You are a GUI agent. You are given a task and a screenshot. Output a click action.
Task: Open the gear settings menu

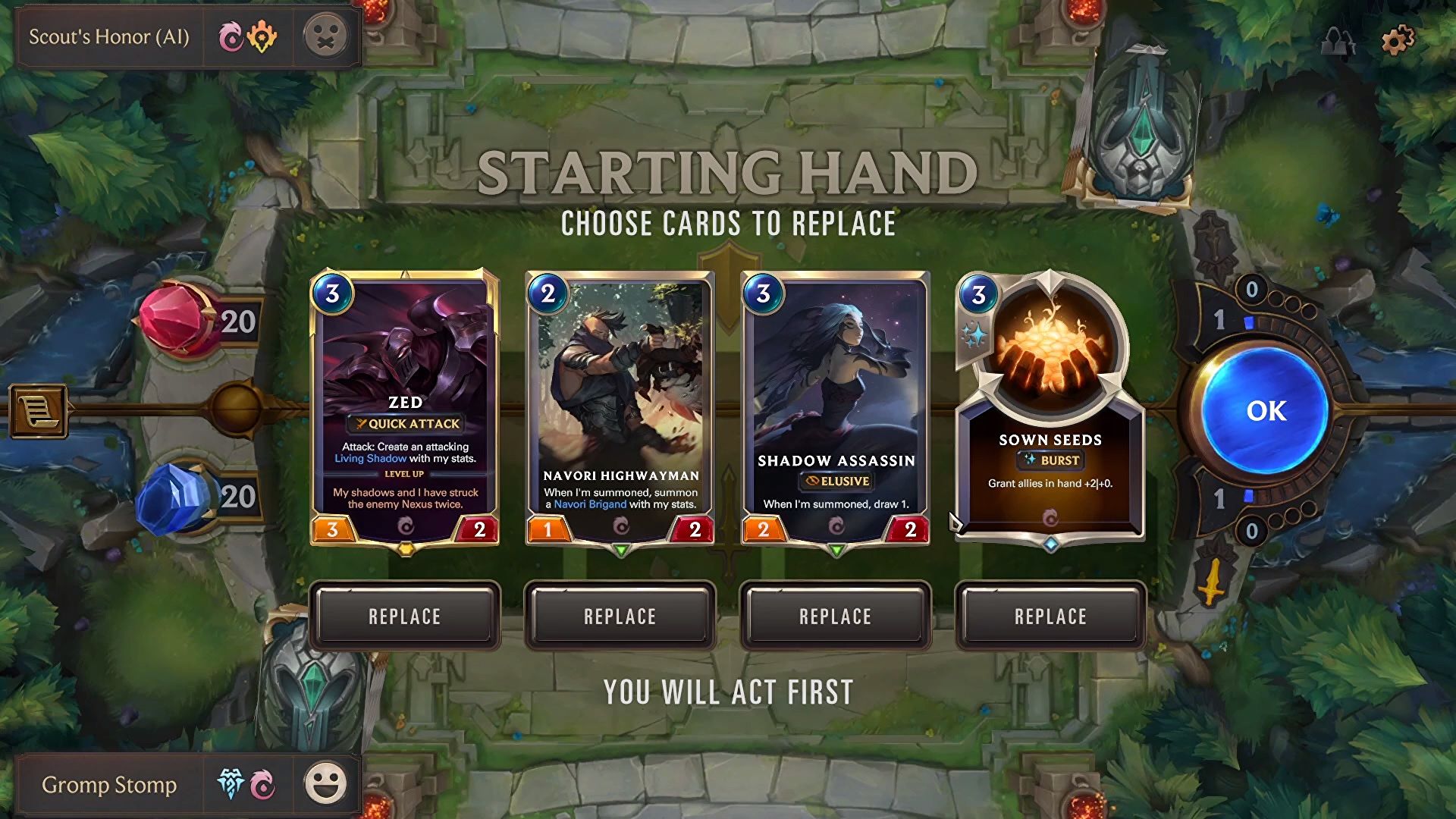click(1398, 39)
